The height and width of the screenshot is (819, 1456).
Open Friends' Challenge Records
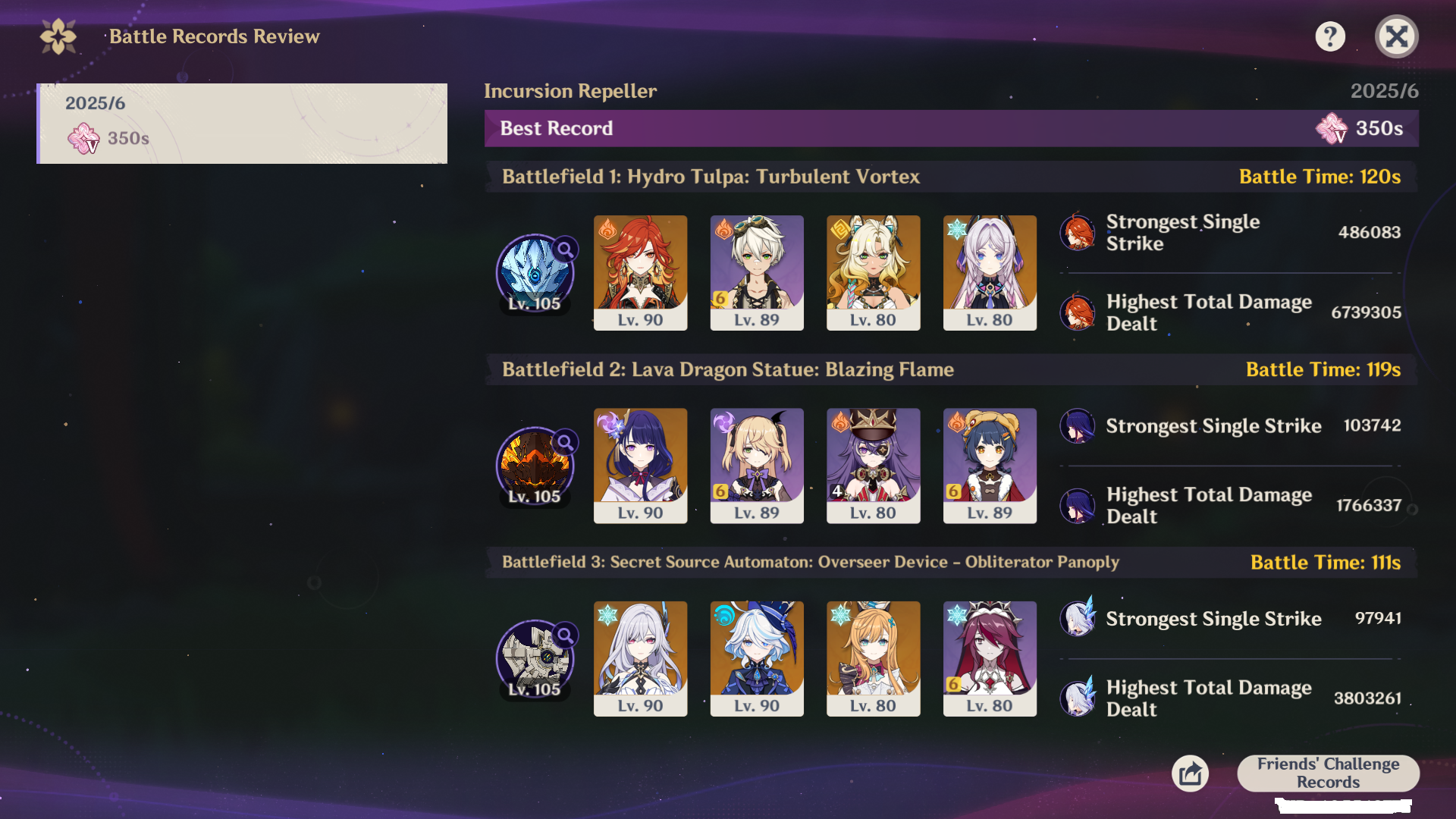pos(1328,773)
